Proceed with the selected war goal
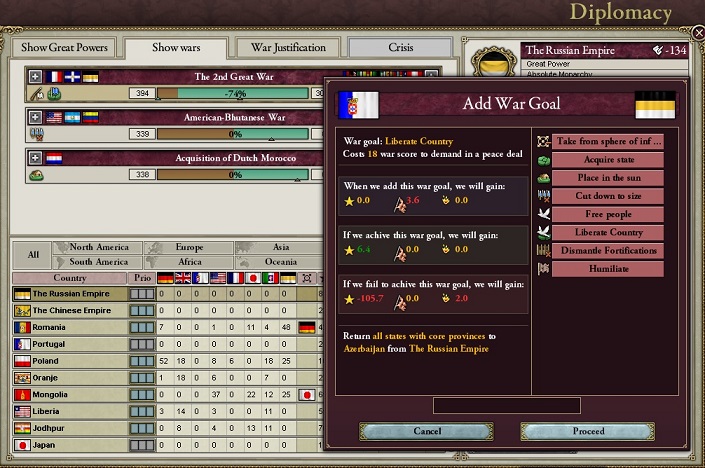 click(588, 431)
